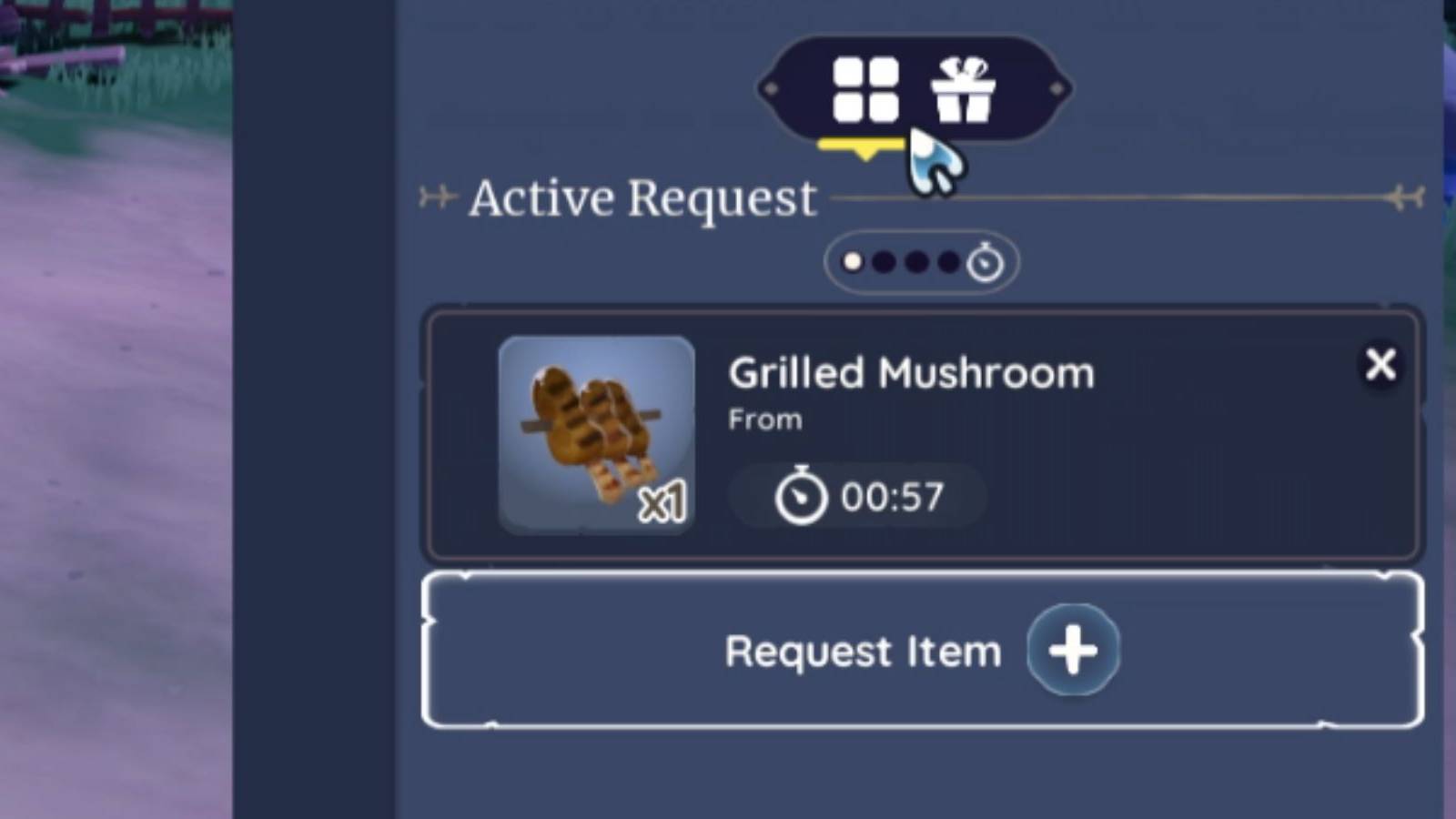Select the second request slot dot

click(885, 263)
